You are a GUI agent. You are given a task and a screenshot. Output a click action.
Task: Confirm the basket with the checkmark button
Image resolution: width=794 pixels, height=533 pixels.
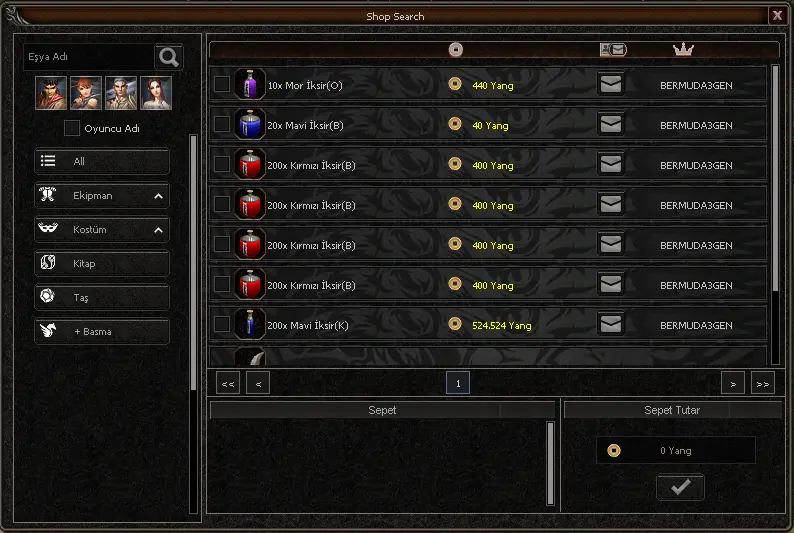680,487
